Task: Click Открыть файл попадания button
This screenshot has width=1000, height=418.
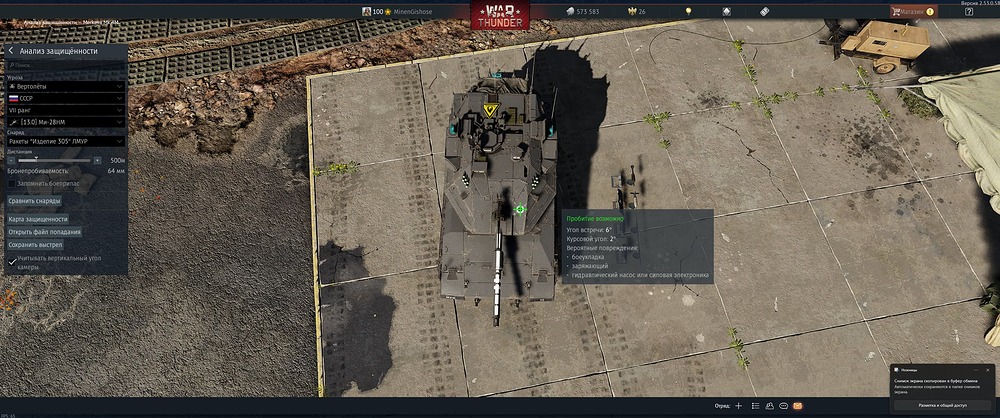Action: click(x=45, y=231)
